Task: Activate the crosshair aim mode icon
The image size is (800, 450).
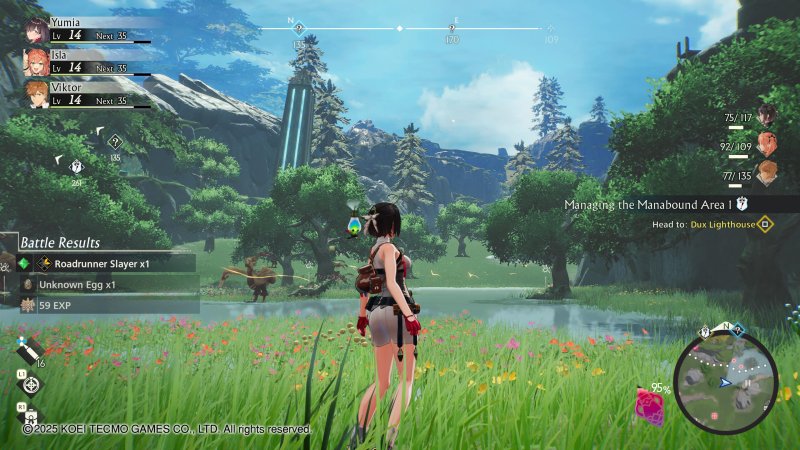Action: (x=32, y=385)
